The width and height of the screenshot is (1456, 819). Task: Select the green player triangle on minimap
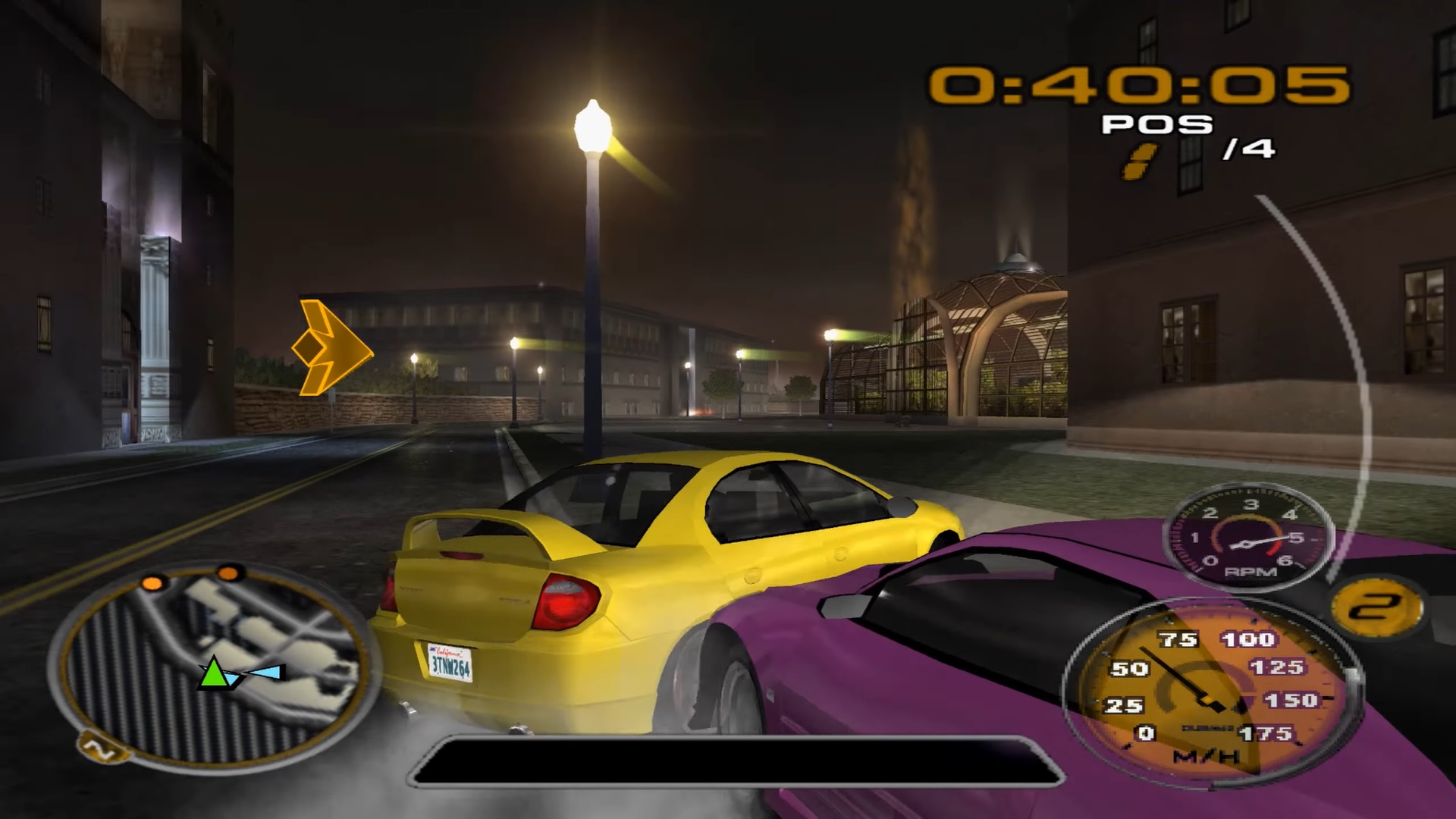[x=215, y=674]
